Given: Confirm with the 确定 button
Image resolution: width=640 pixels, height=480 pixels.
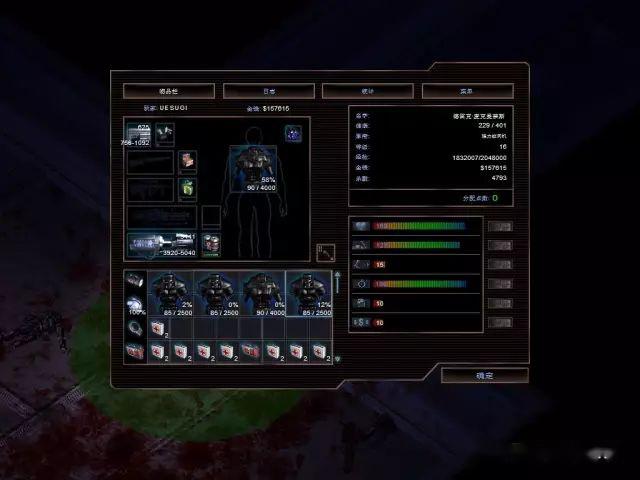Looking at the screenshot, I should [484, 375].
